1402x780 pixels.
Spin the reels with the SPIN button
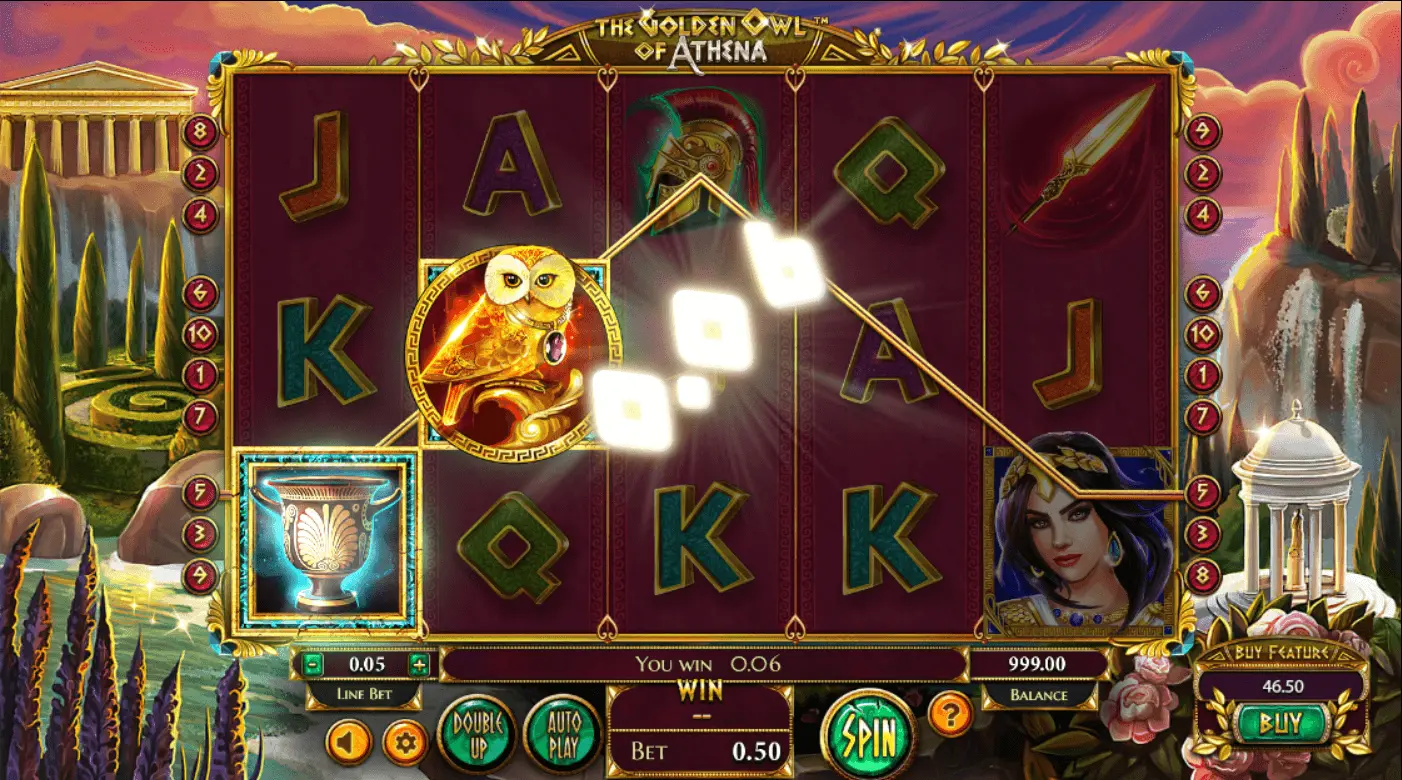tap(868, 737)
